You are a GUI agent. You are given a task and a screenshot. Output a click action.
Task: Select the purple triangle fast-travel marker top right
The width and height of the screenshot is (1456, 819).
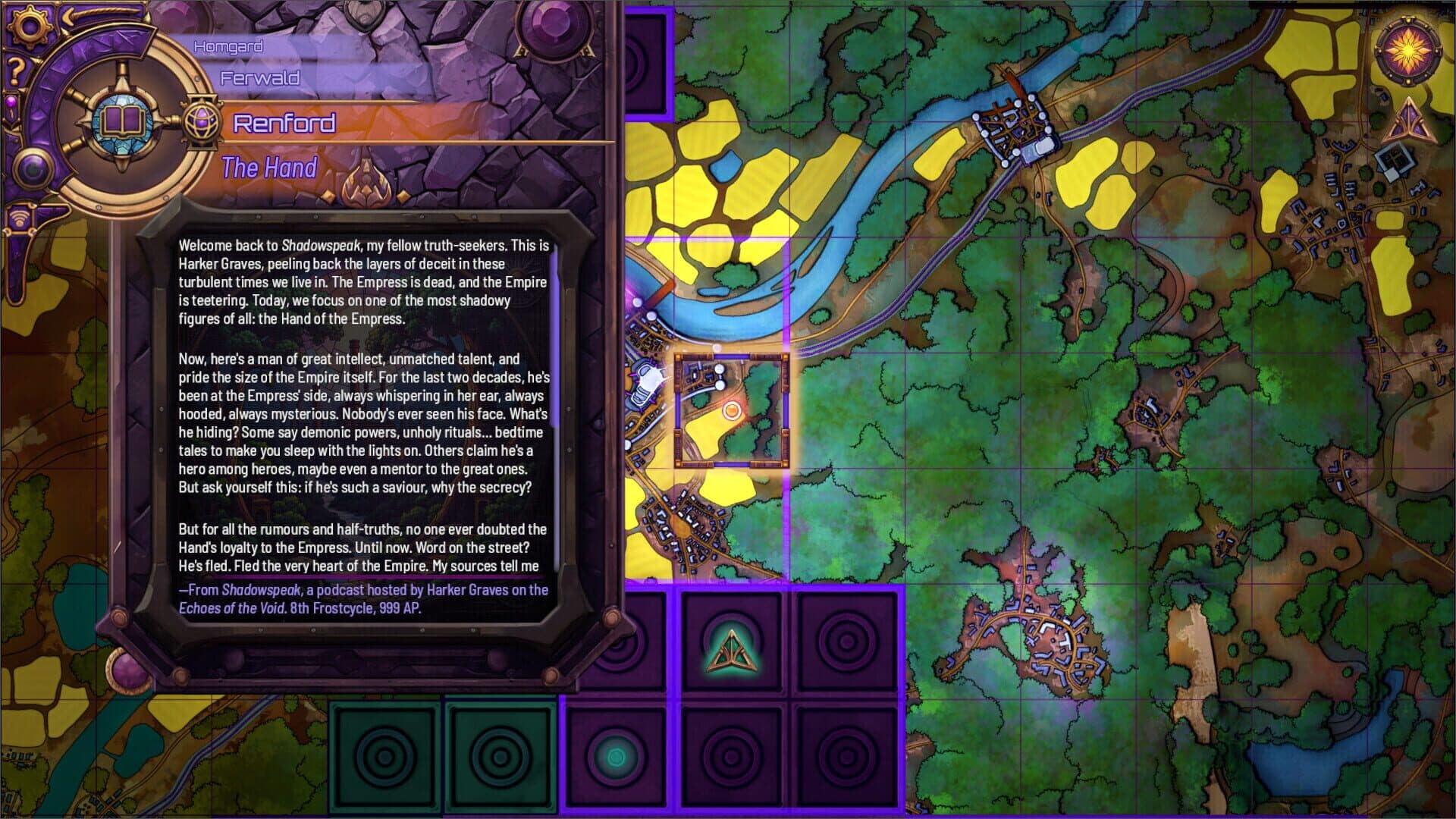click(x=1407, y=121)
